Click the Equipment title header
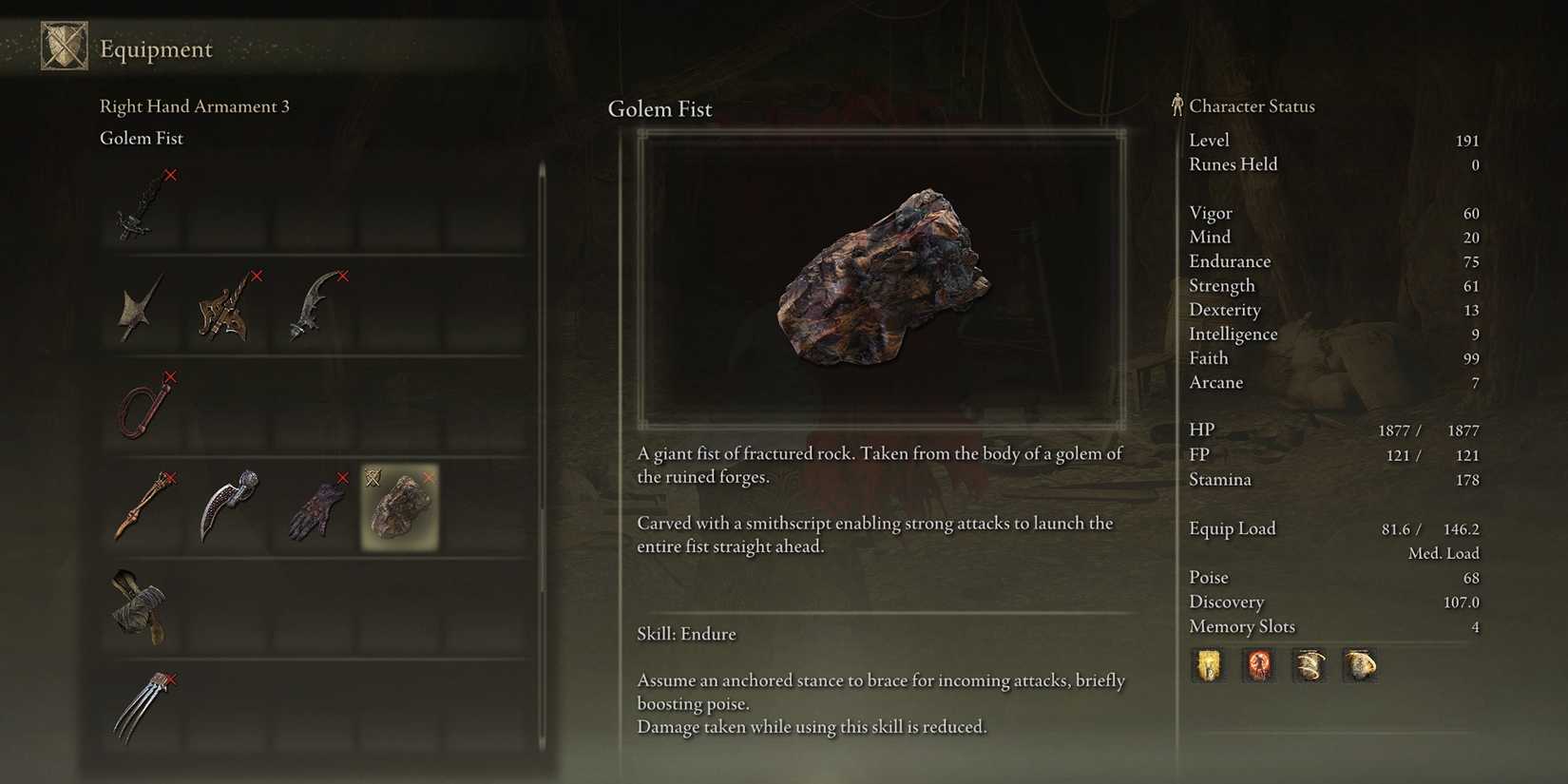 click(156, 48)
